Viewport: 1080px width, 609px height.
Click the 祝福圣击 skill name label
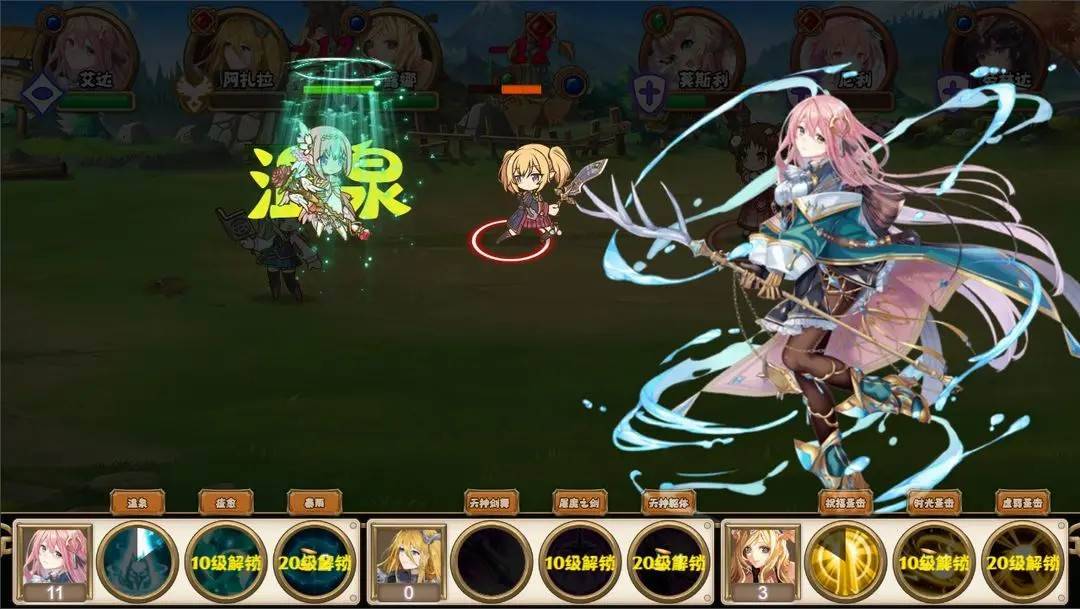[x=845, y=502]
